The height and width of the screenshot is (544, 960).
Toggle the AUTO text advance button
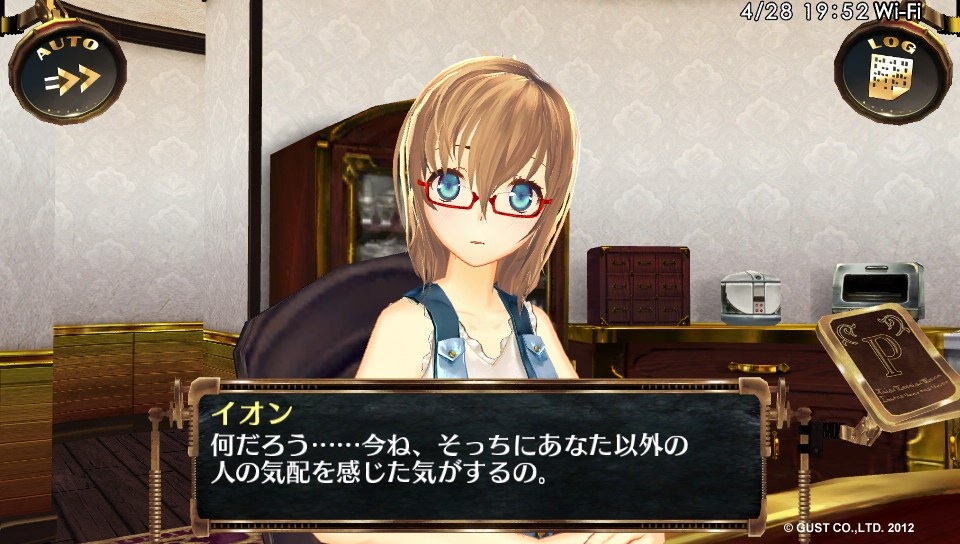(68, 71)
